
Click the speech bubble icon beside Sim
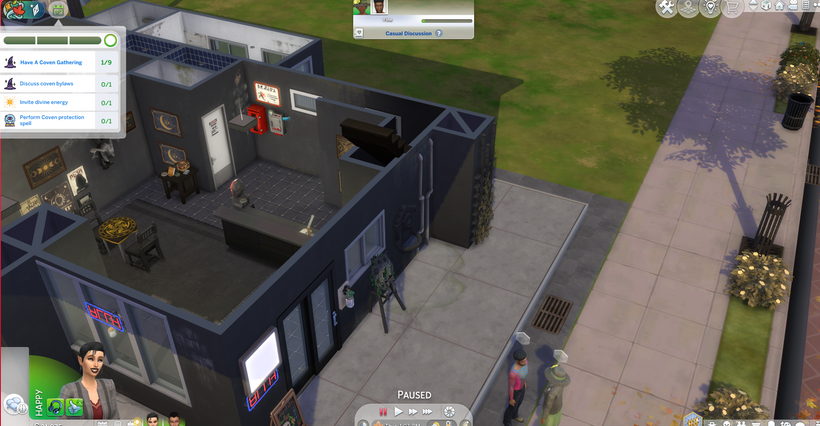pos(15,404)
